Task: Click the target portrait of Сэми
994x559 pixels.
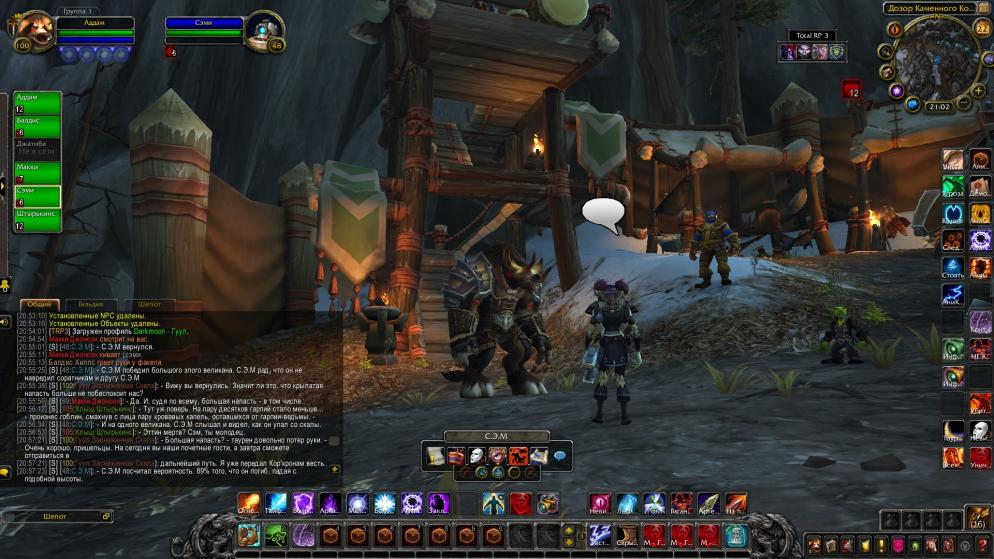Action: (265, 30)
